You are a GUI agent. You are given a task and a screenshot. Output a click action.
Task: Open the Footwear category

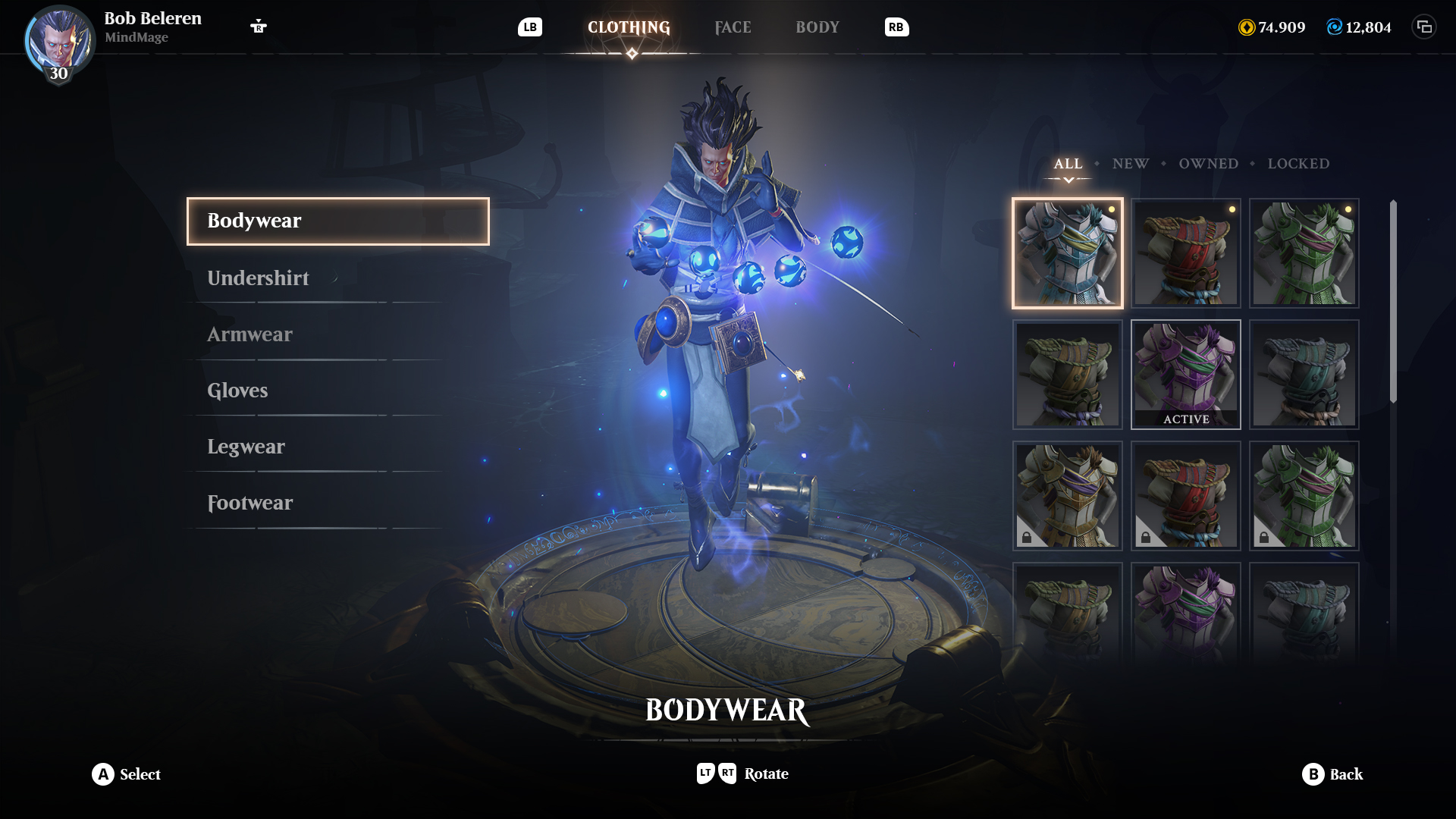(249, 503)
